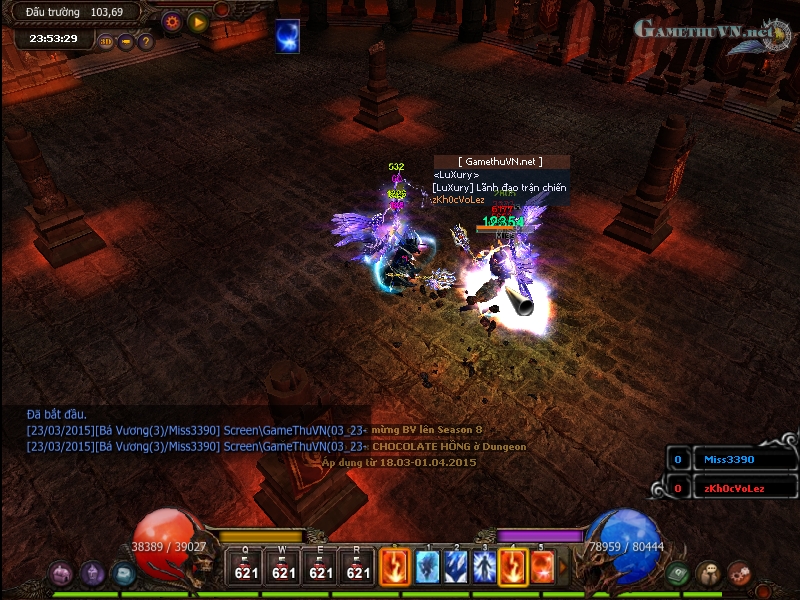Screen dimensions: 800x600
Task: Use the potion in slot E
Action: click(321, 567)
